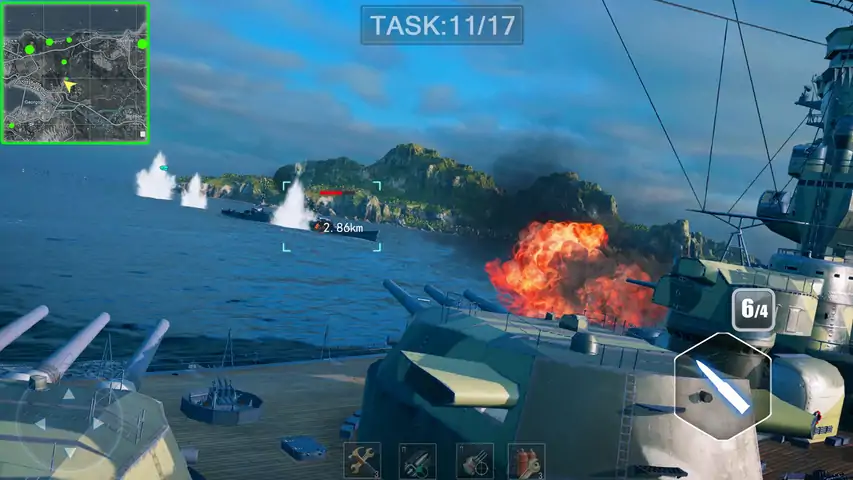This screenshot has width=853, height=480.
Task: Open the minimap in the corner
Action: 75,73
